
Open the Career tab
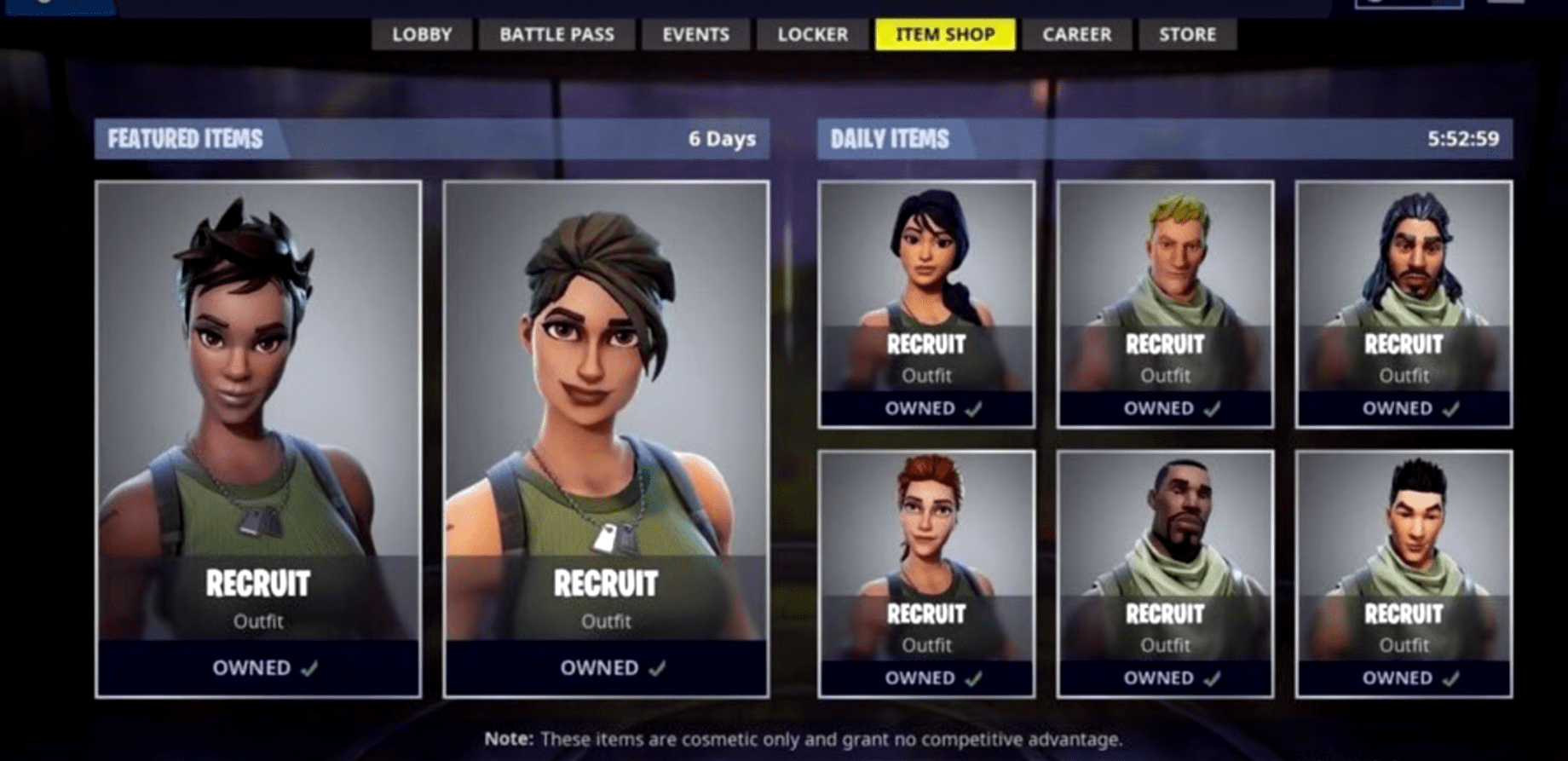pos(1077,34)
